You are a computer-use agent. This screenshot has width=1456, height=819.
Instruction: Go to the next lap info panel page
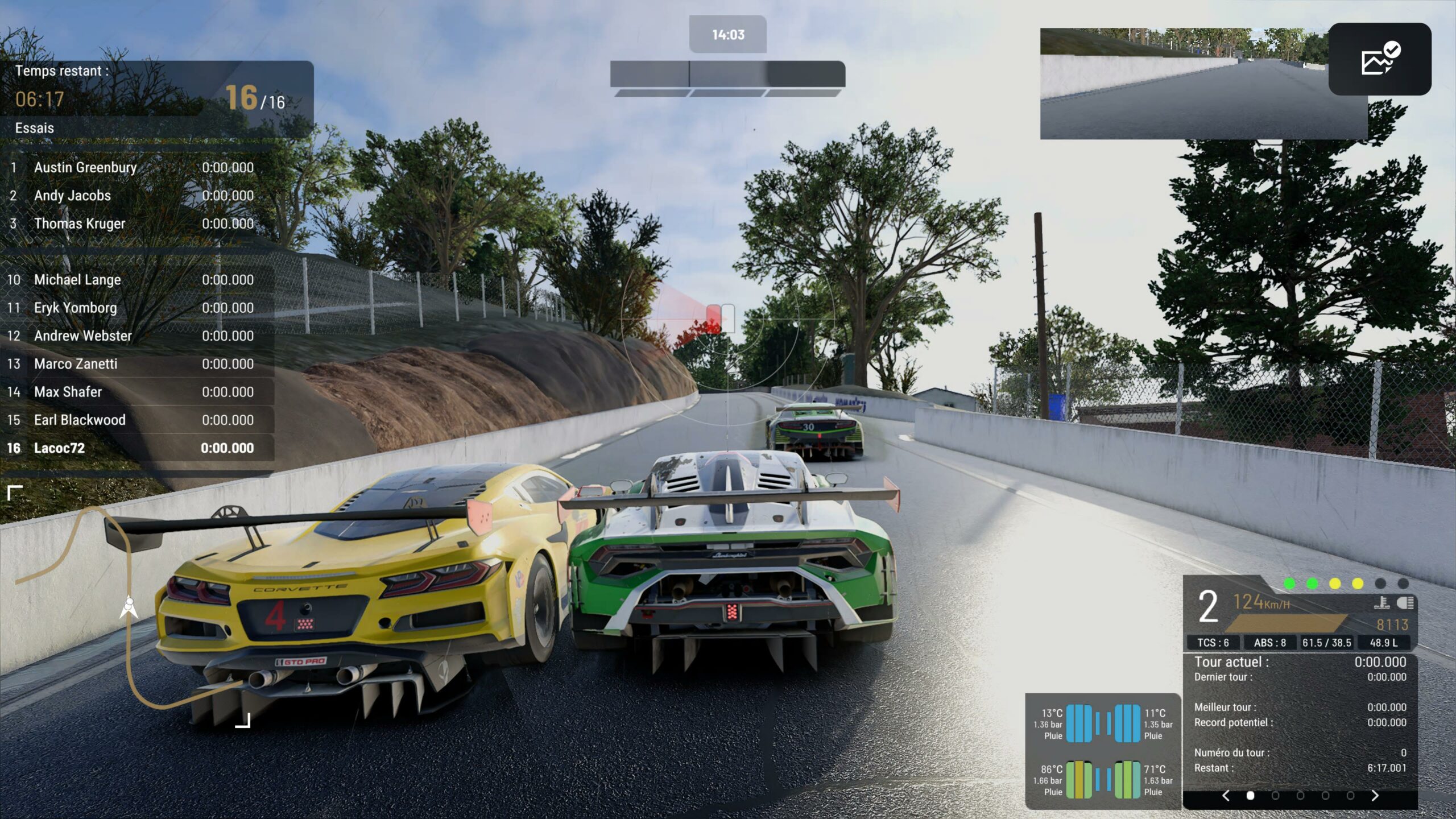pyautogui.click(x=1375, y=796)
